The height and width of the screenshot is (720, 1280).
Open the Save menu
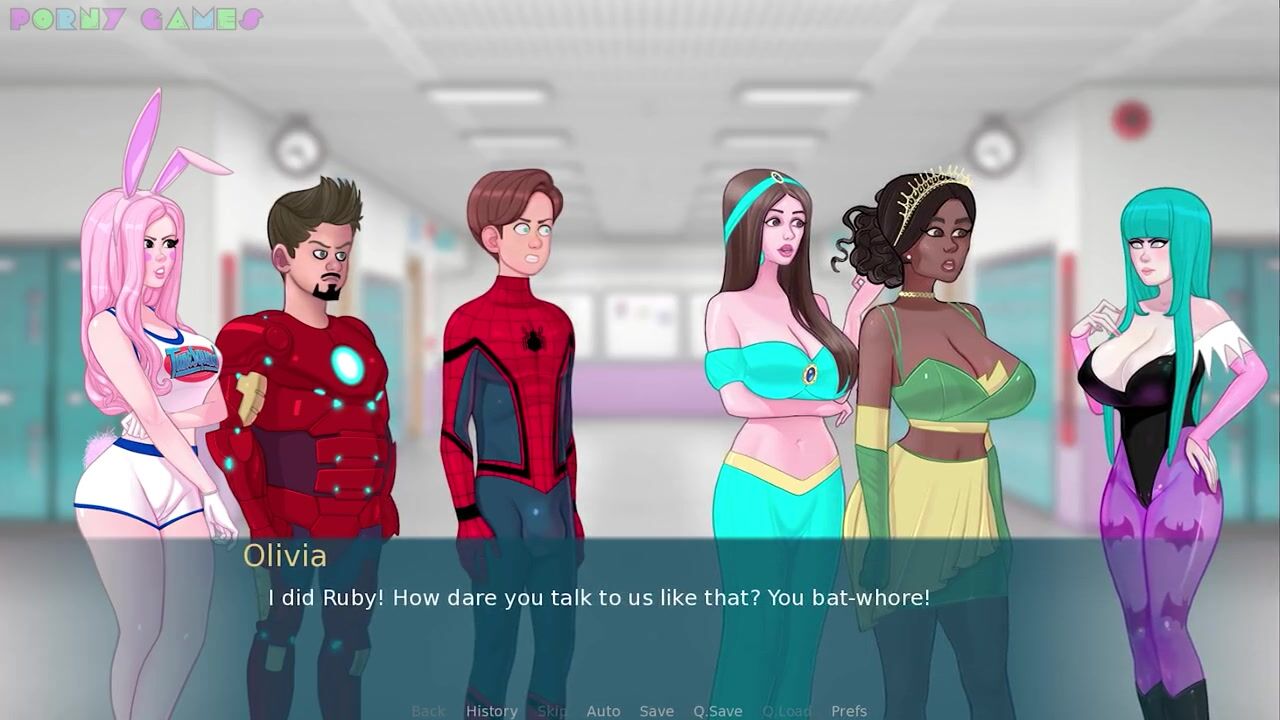[656, 711]
